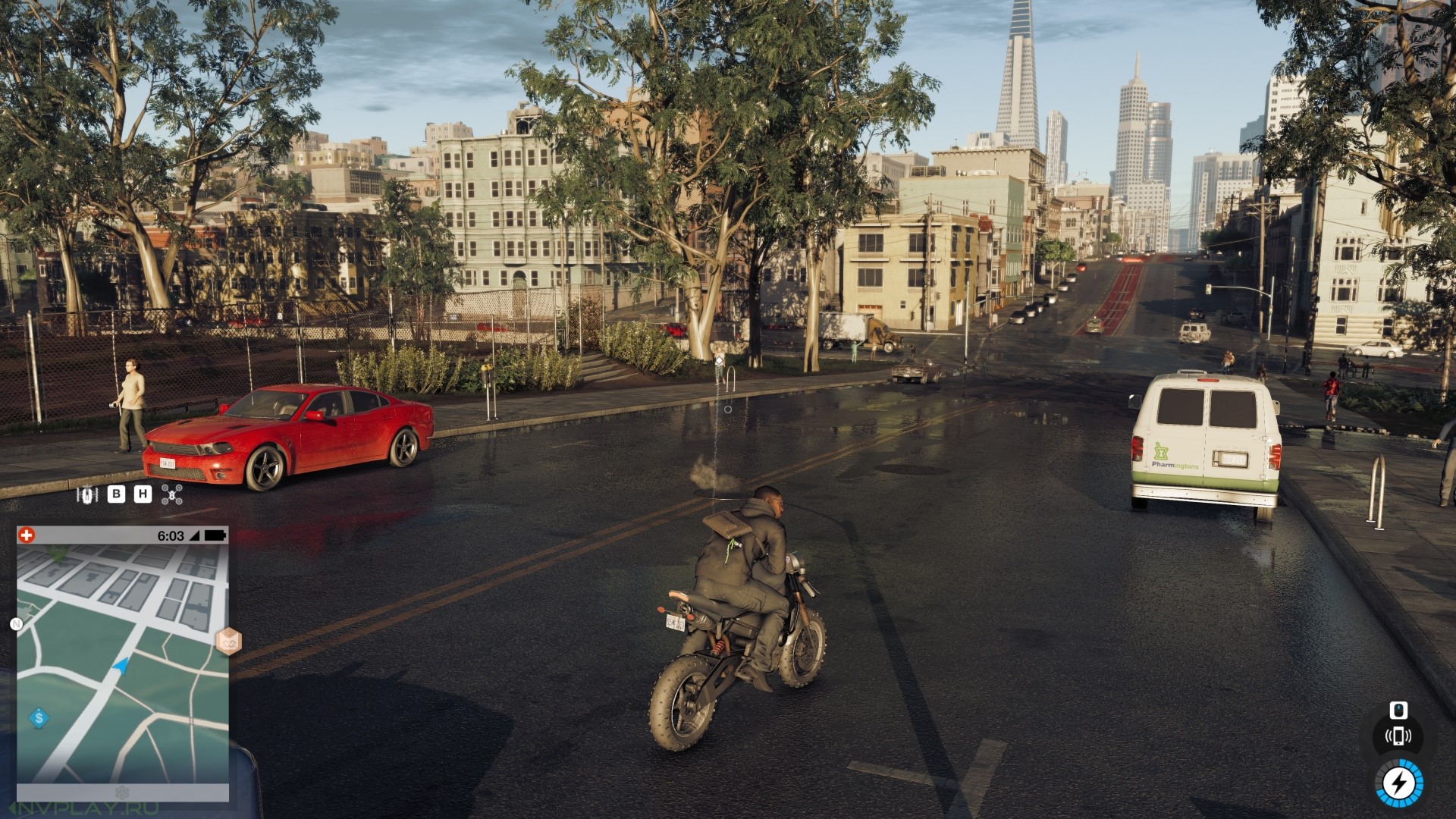Launch the quadcopter drone gadget
The width and height of the screenshot is (1456, 819).
(172, 494)
